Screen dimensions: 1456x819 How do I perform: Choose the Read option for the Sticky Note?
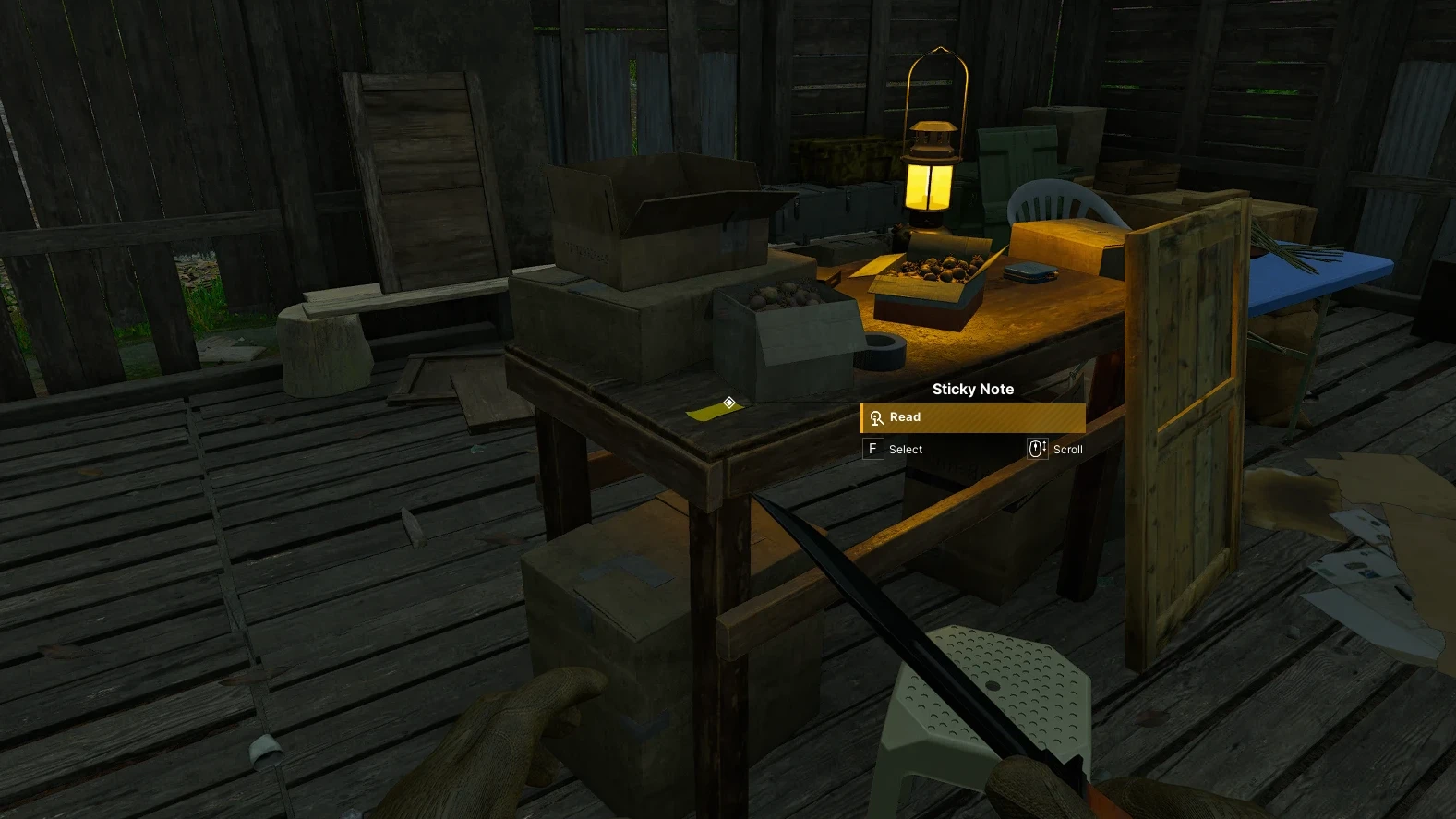pyautogui.click(x=972, y=417)
